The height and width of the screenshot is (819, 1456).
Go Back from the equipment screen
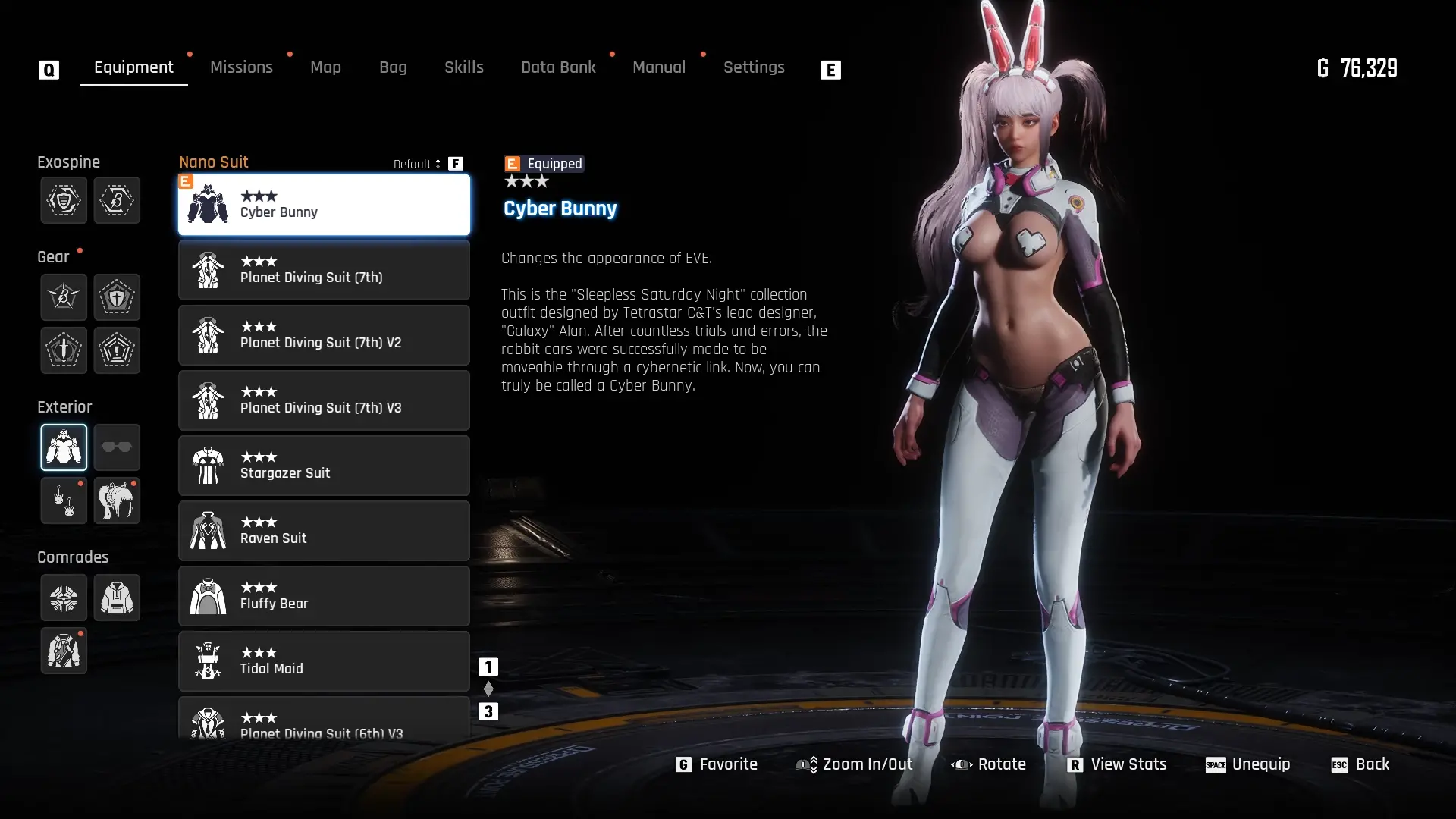[x=1360, y=764]
